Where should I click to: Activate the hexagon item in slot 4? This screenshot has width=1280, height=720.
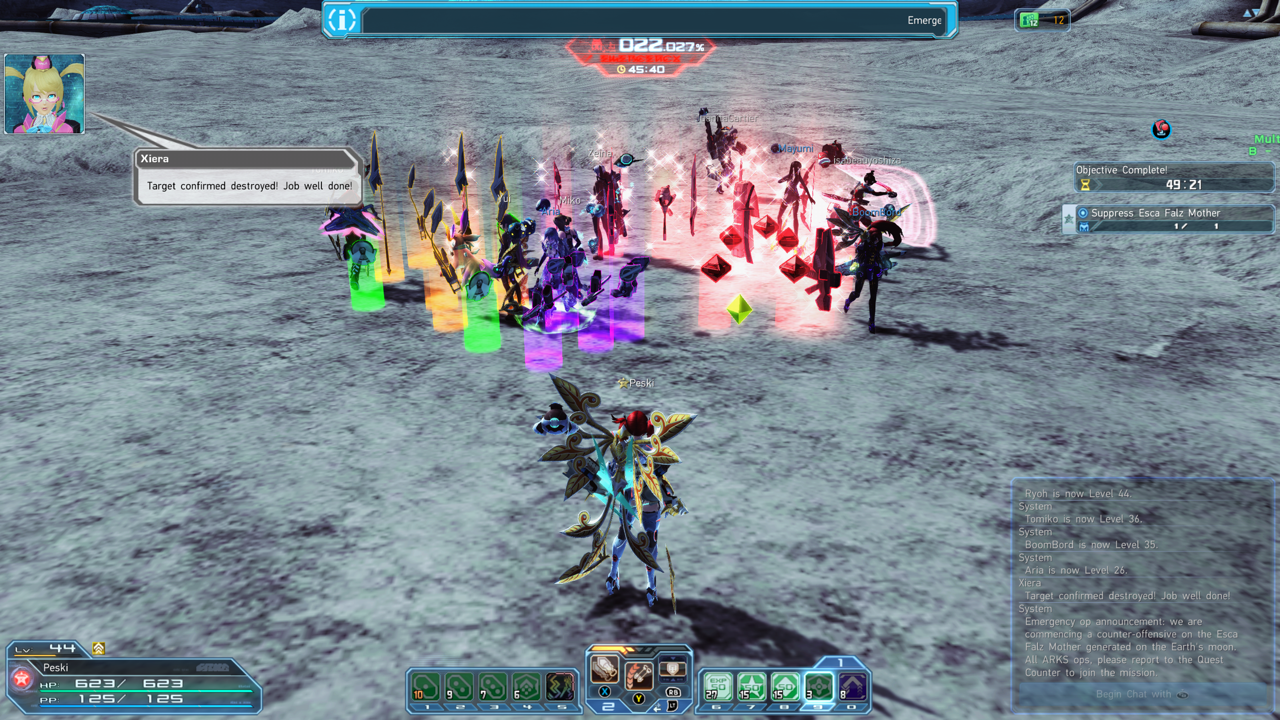(x=527, y=688)
